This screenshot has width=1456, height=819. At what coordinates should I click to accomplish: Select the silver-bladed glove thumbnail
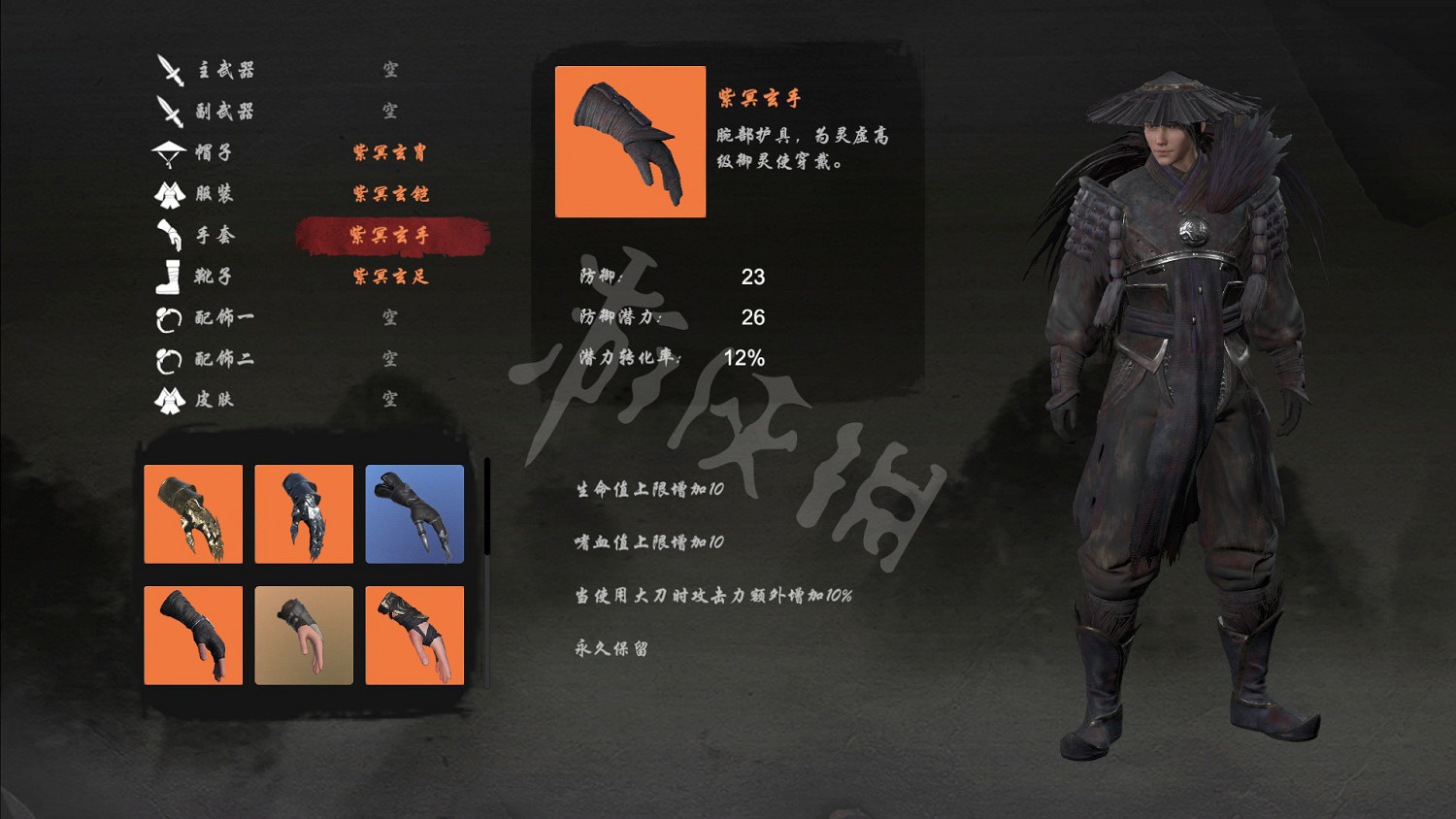(304, 515)
